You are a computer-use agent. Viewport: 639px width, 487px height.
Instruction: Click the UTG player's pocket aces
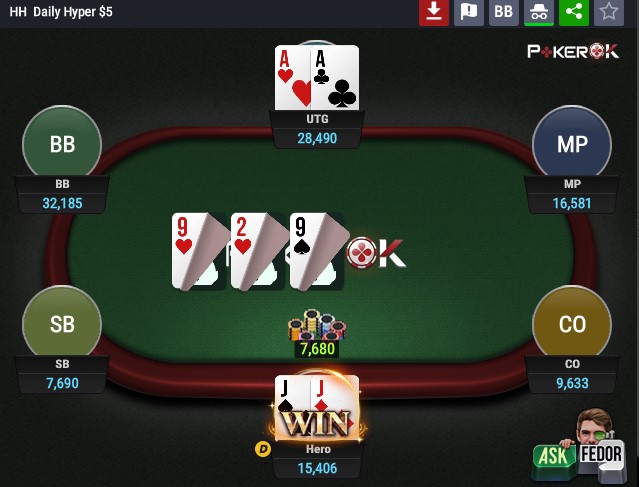tap(316, 77)
